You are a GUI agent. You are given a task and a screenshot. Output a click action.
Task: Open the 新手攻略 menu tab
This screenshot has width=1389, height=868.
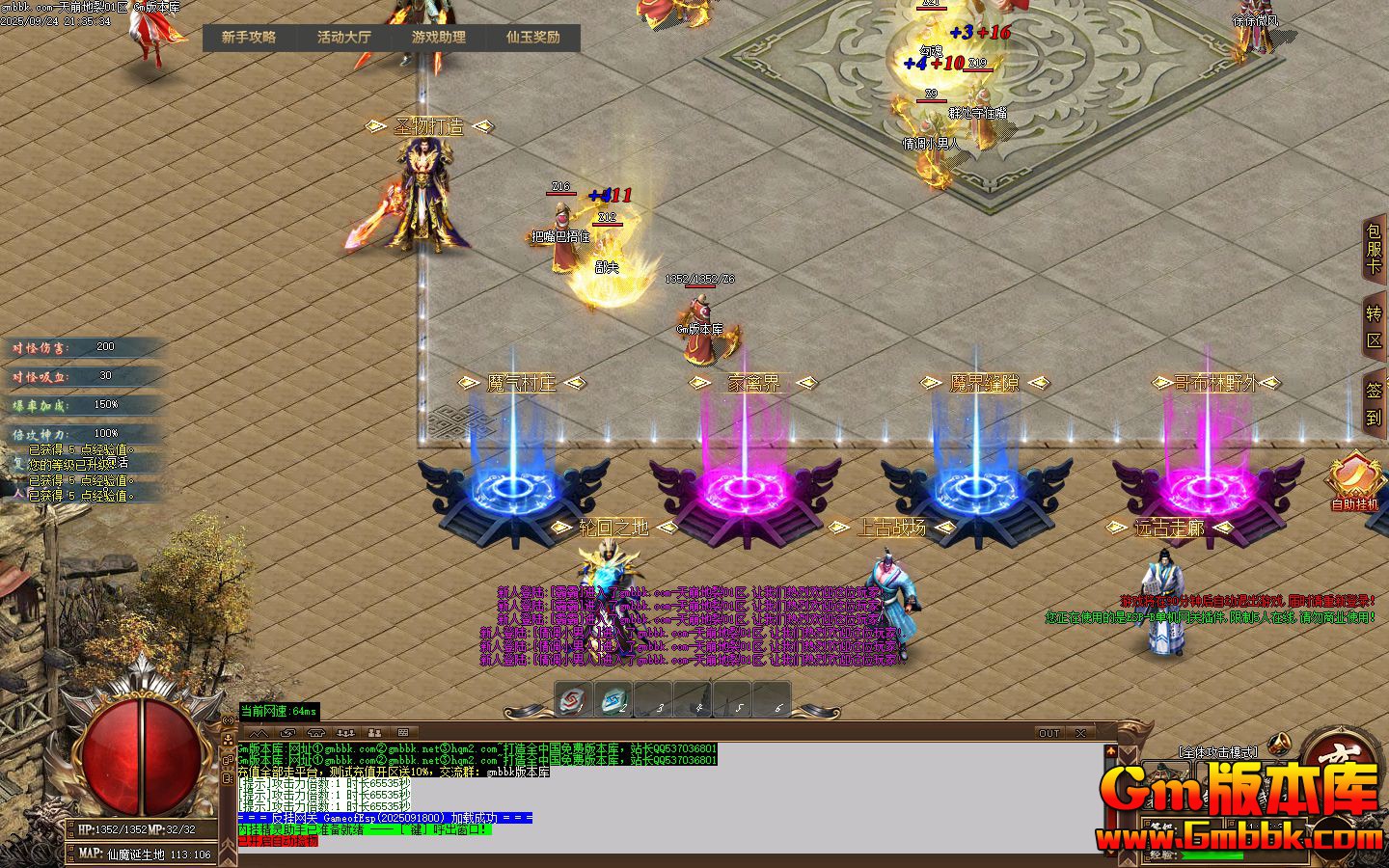click(x=248, y=39)
